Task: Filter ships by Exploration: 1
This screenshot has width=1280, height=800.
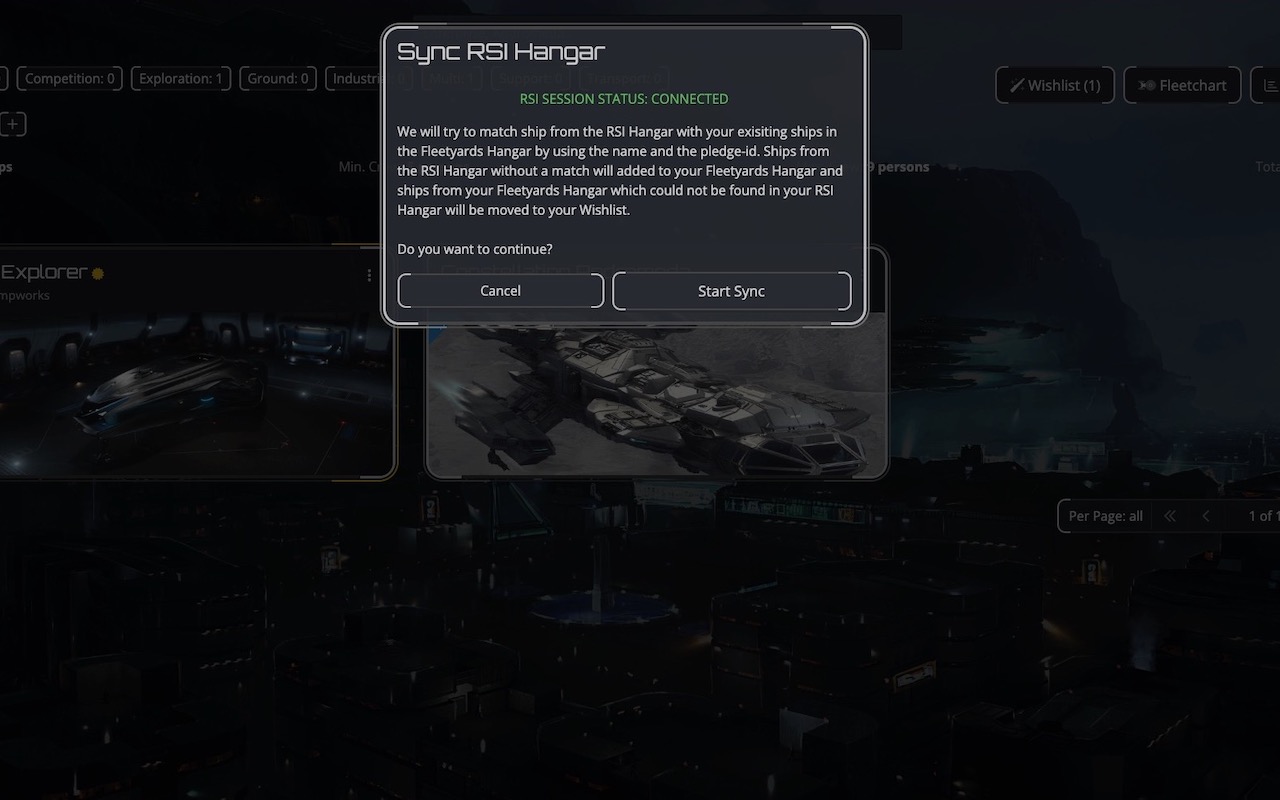Action: tap(180, 78)
